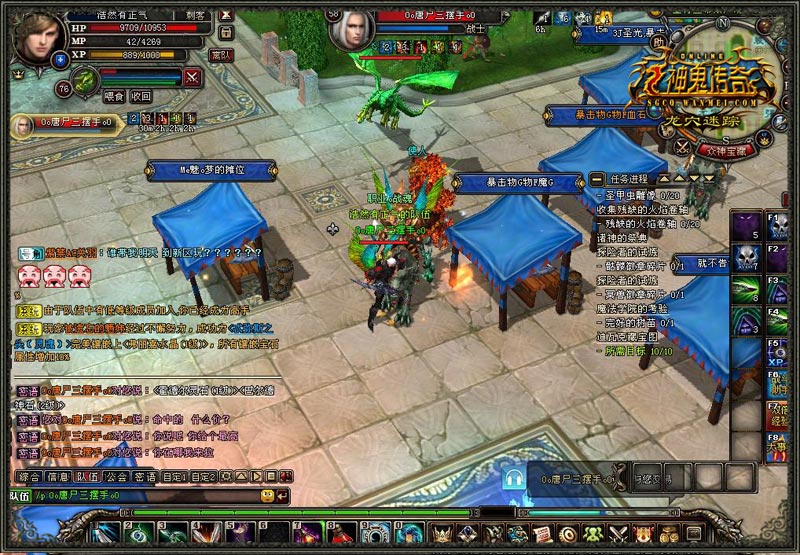Viewport: 800px width, 555px height.
Task: Select the green dragon pet portrait
Action: point(85,79)
